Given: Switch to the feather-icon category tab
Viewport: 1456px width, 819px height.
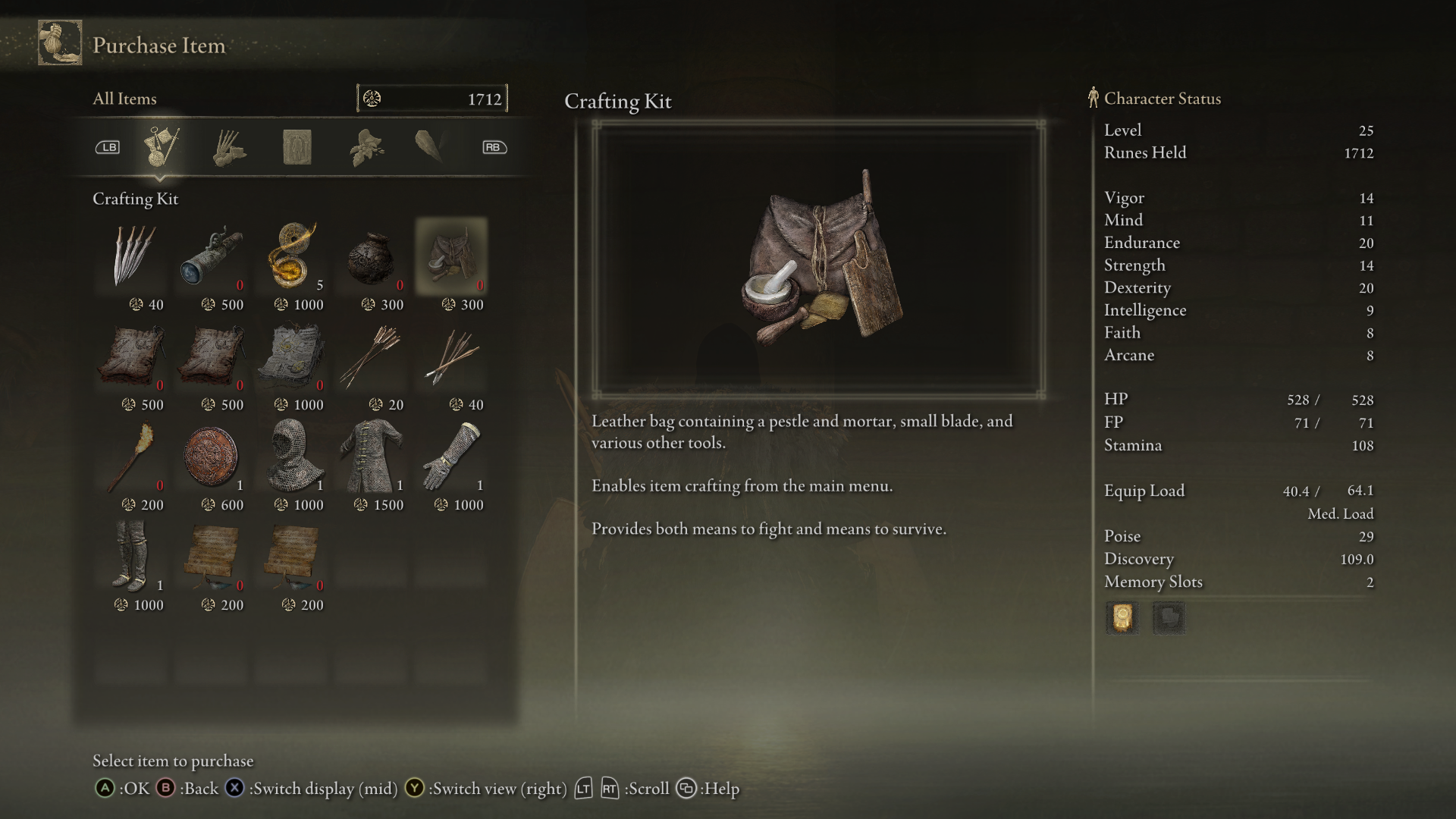Looking at the screenshot, I should coord(431,147).
